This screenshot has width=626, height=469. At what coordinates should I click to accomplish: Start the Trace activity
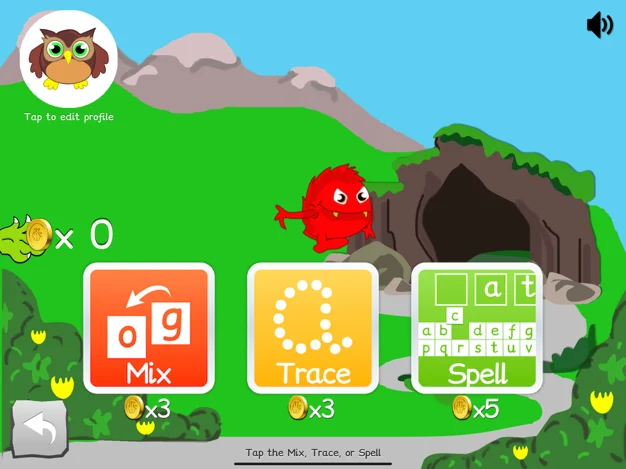pyautogui.click(x=313, y=328)
